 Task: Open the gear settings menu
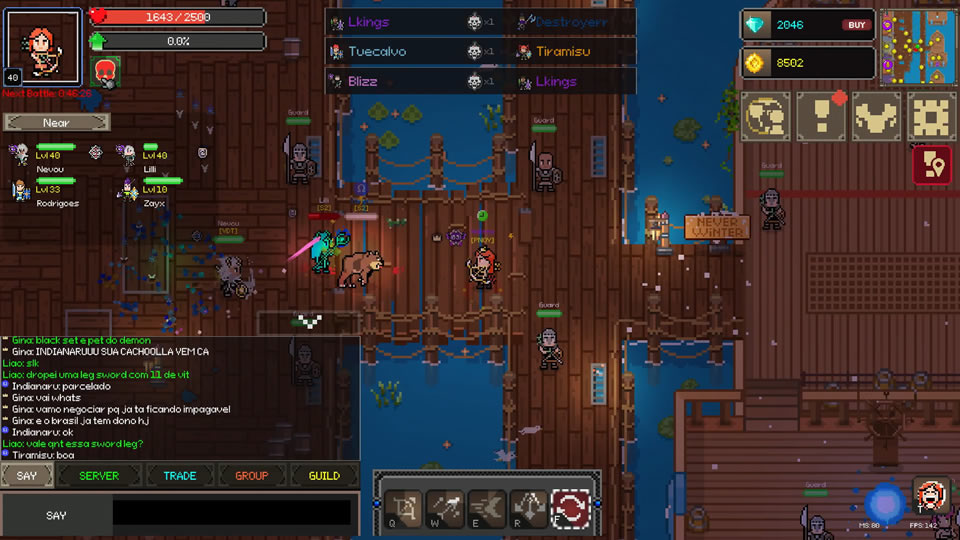point(931,116)
